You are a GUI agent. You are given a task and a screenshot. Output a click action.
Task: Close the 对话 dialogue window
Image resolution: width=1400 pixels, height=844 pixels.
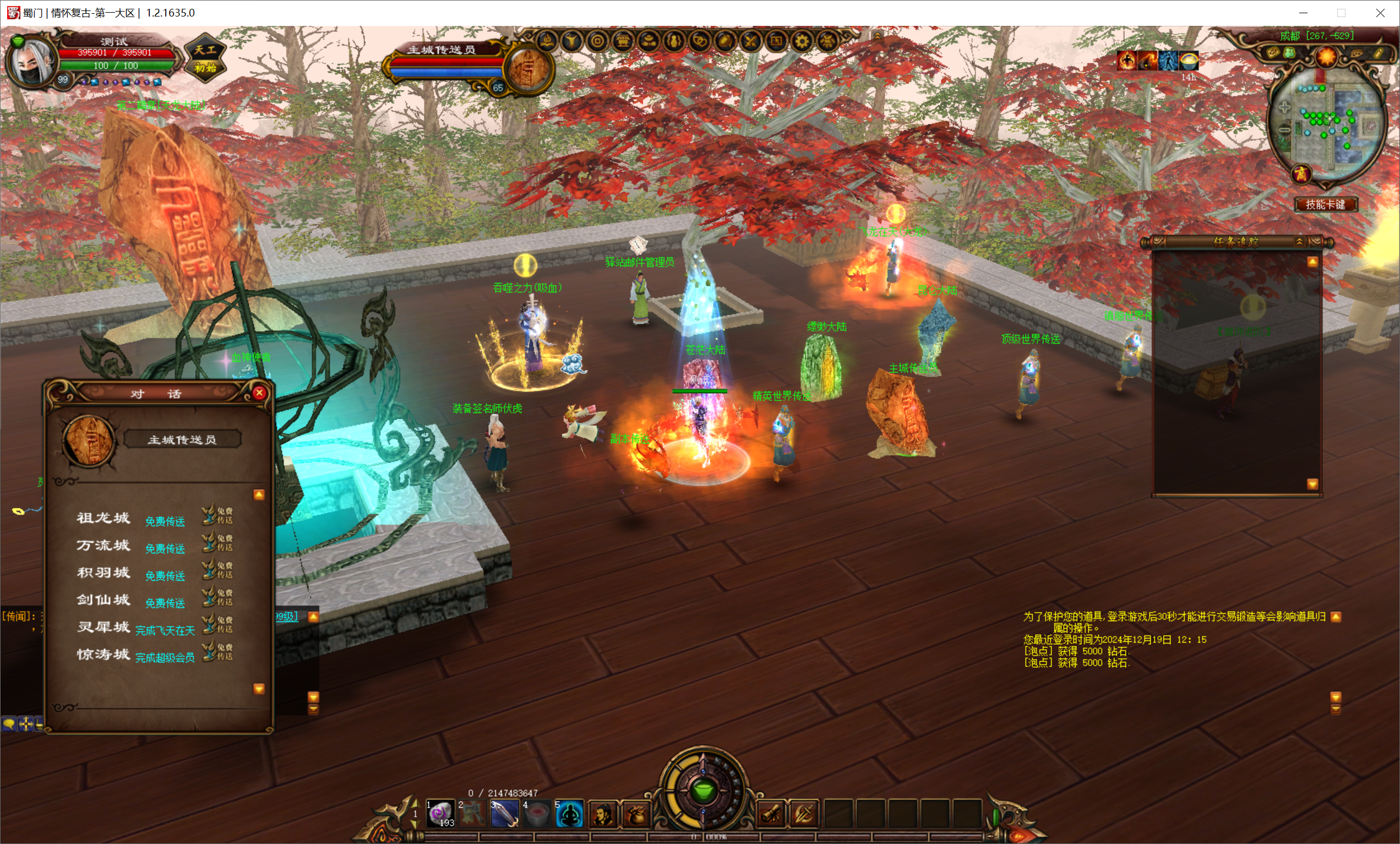pyautogui.click(x=259, y=393)
